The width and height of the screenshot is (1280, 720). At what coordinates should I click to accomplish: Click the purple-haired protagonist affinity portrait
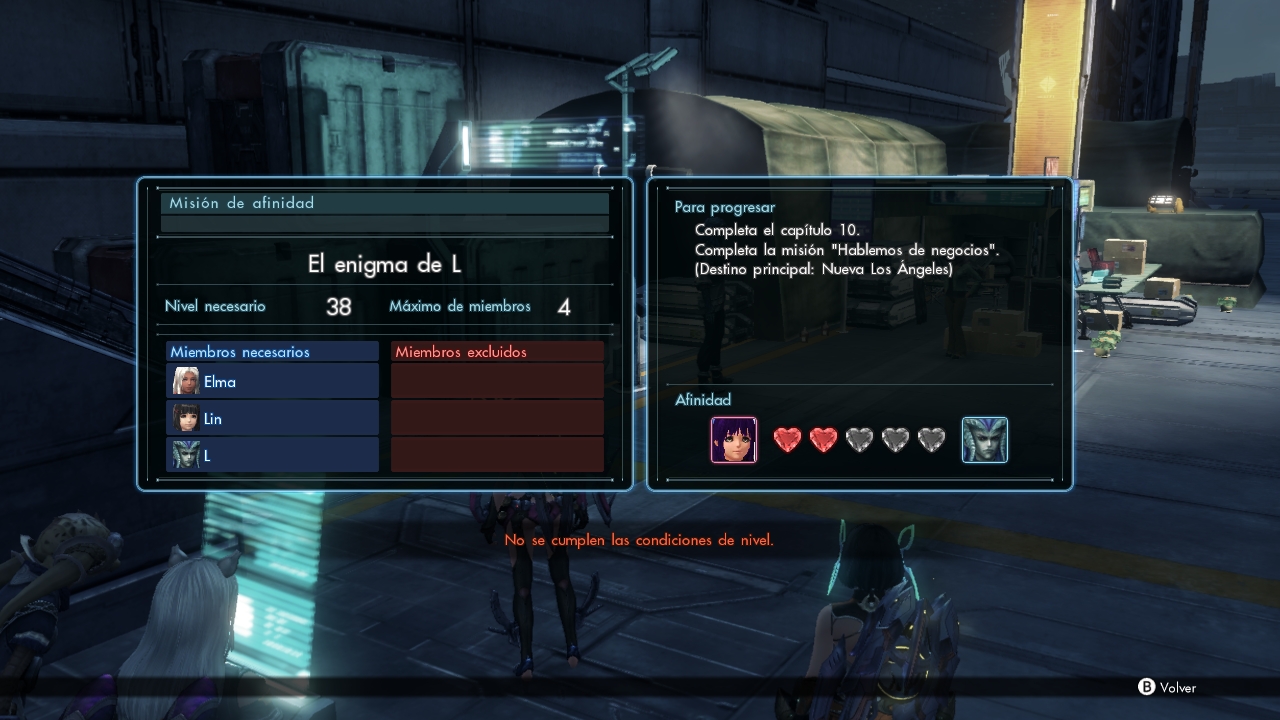(x=734, y=440)
